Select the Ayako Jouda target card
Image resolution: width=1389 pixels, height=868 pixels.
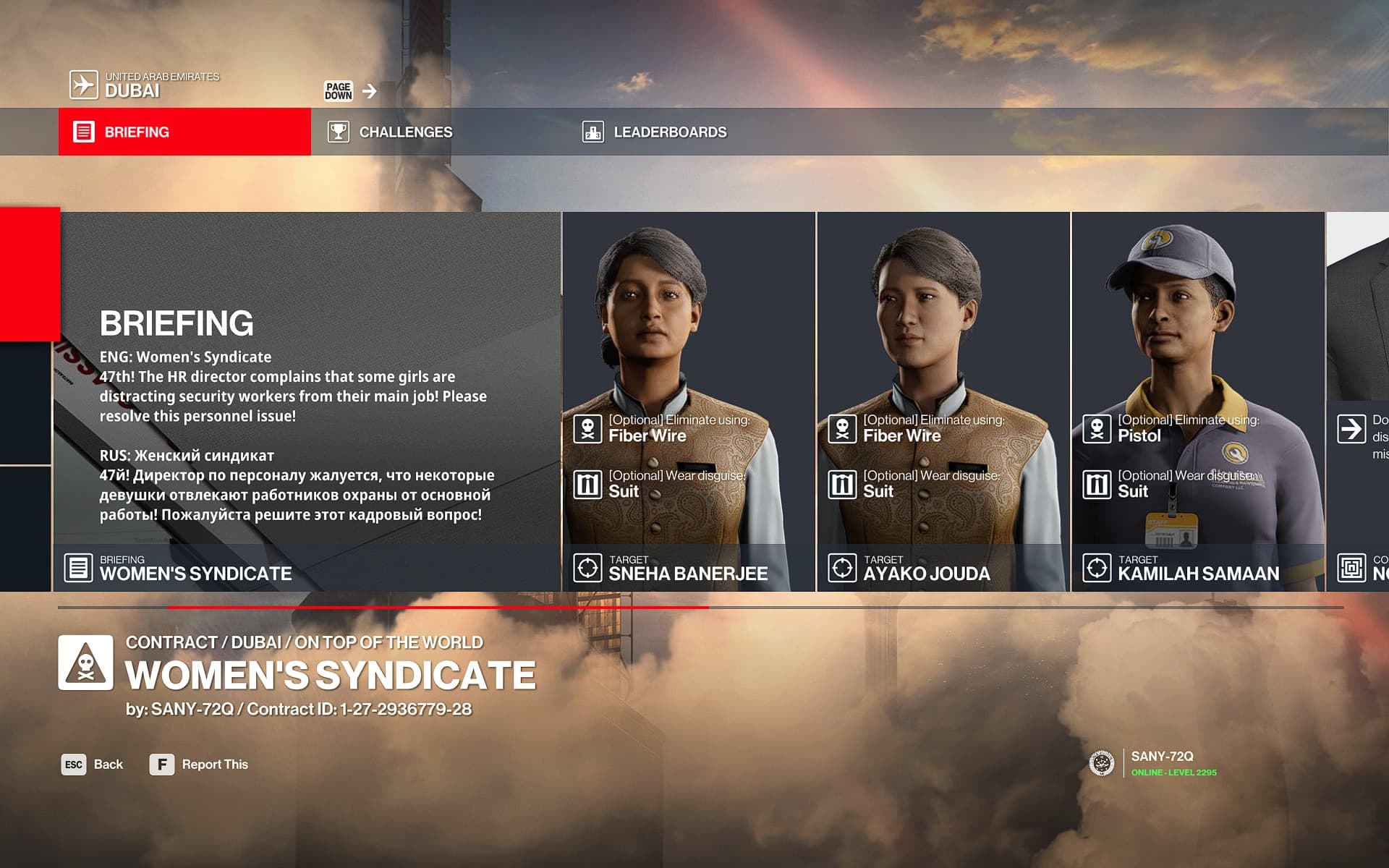click(943, 401)
